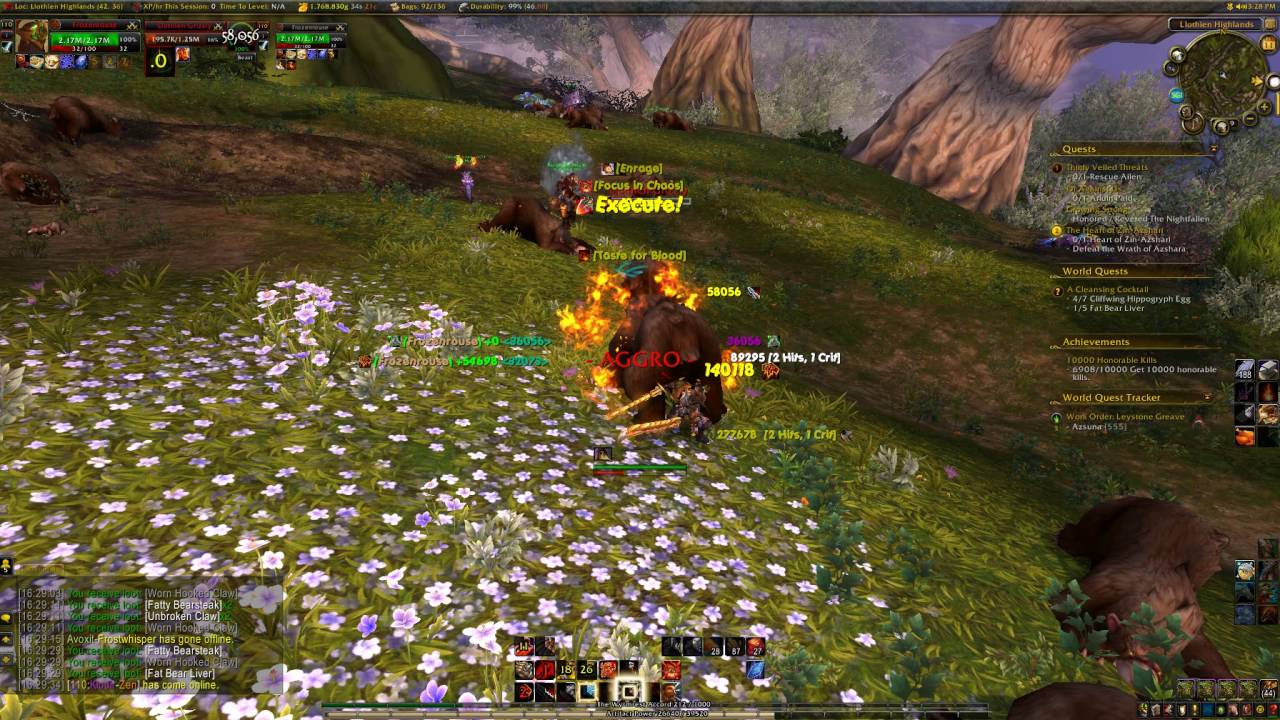This screenshot has height=720, width=1280.
Task: Collapse the World Quest Tracker header
Action: click(x=1207, y=397)
